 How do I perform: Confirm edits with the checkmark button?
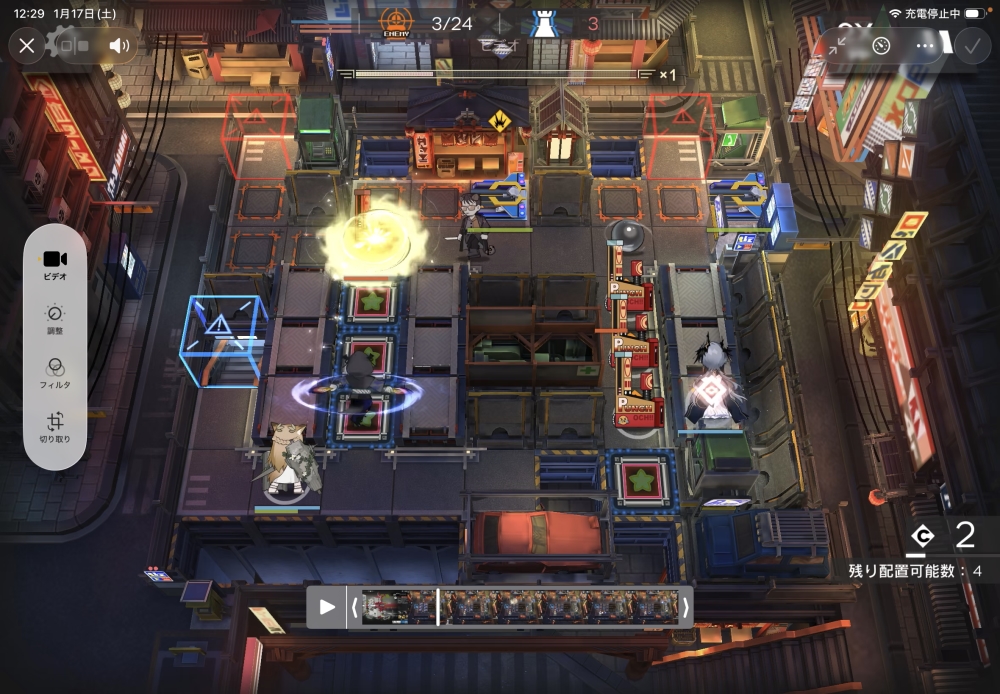tap(969, 45)
